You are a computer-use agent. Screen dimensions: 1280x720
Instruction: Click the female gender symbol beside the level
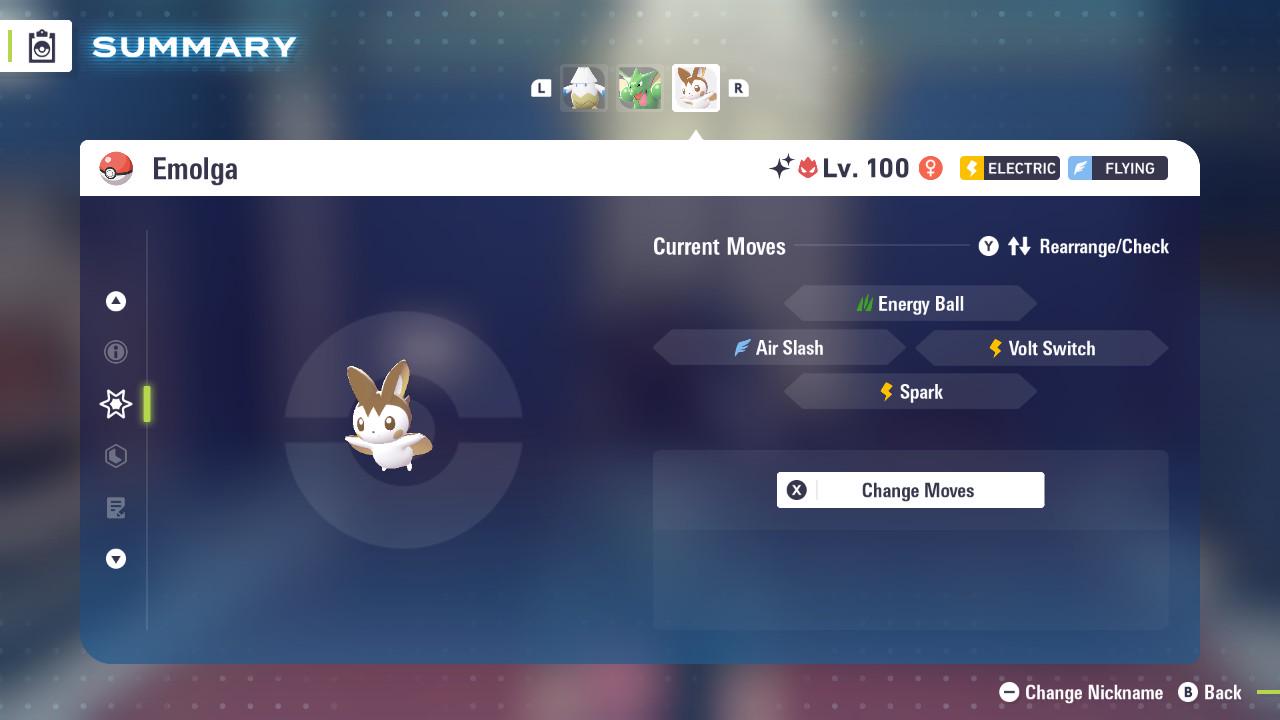click(x=930, y=168)
